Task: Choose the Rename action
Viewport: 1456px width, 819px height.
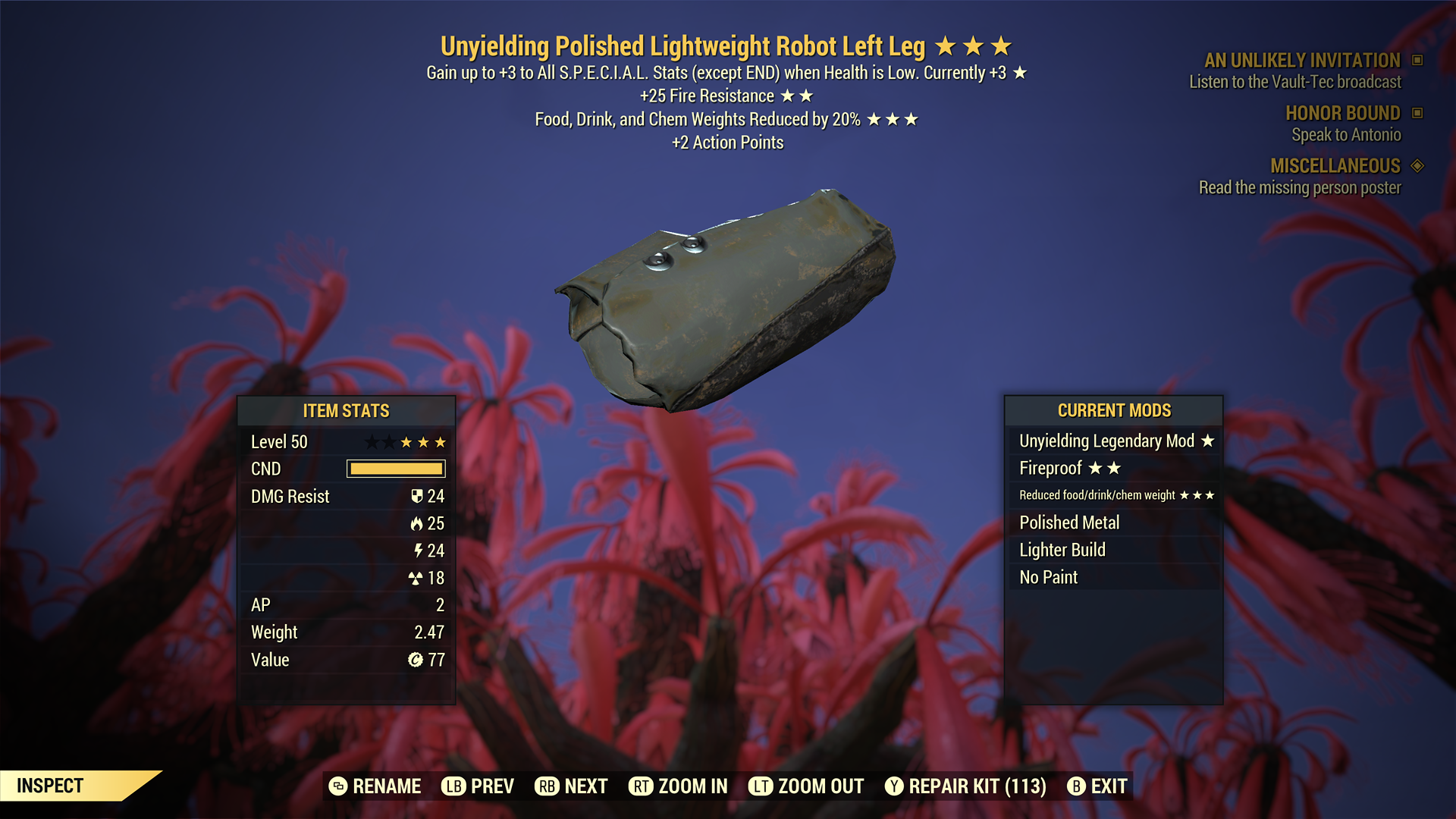Action: point(375,786)
